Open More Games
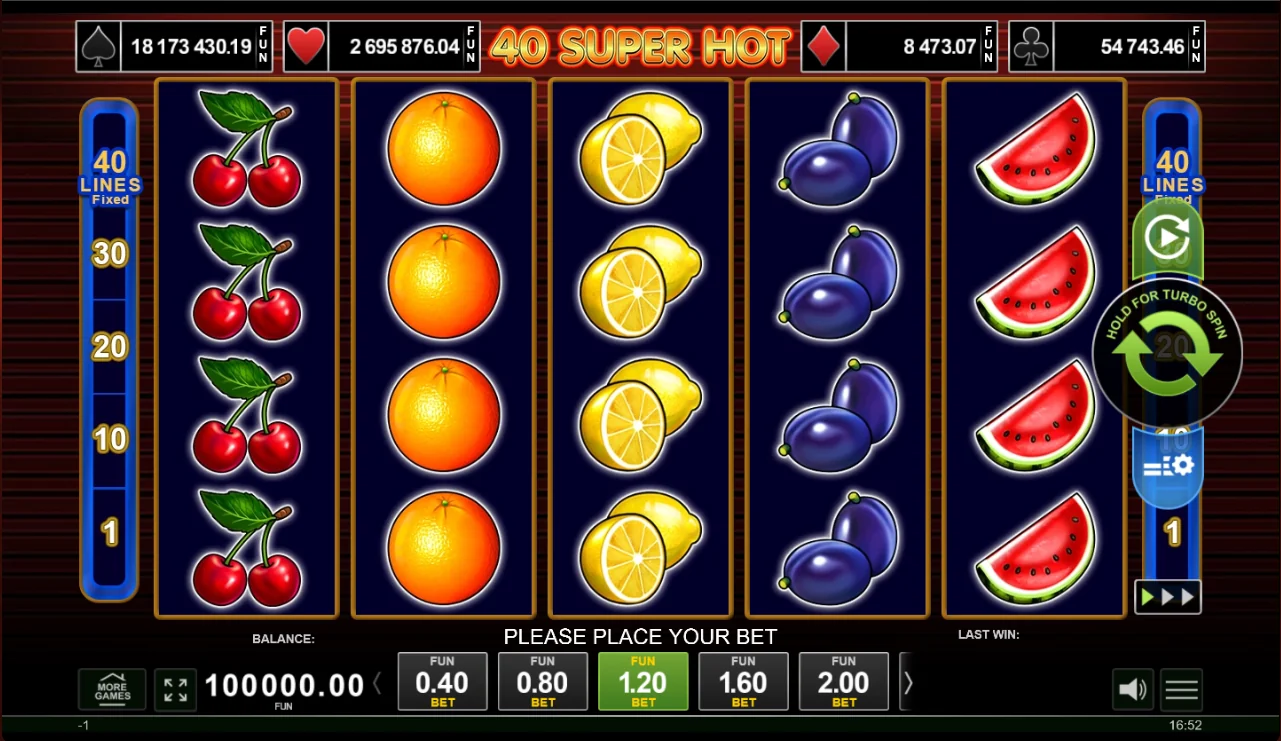 tap(112, 689)
